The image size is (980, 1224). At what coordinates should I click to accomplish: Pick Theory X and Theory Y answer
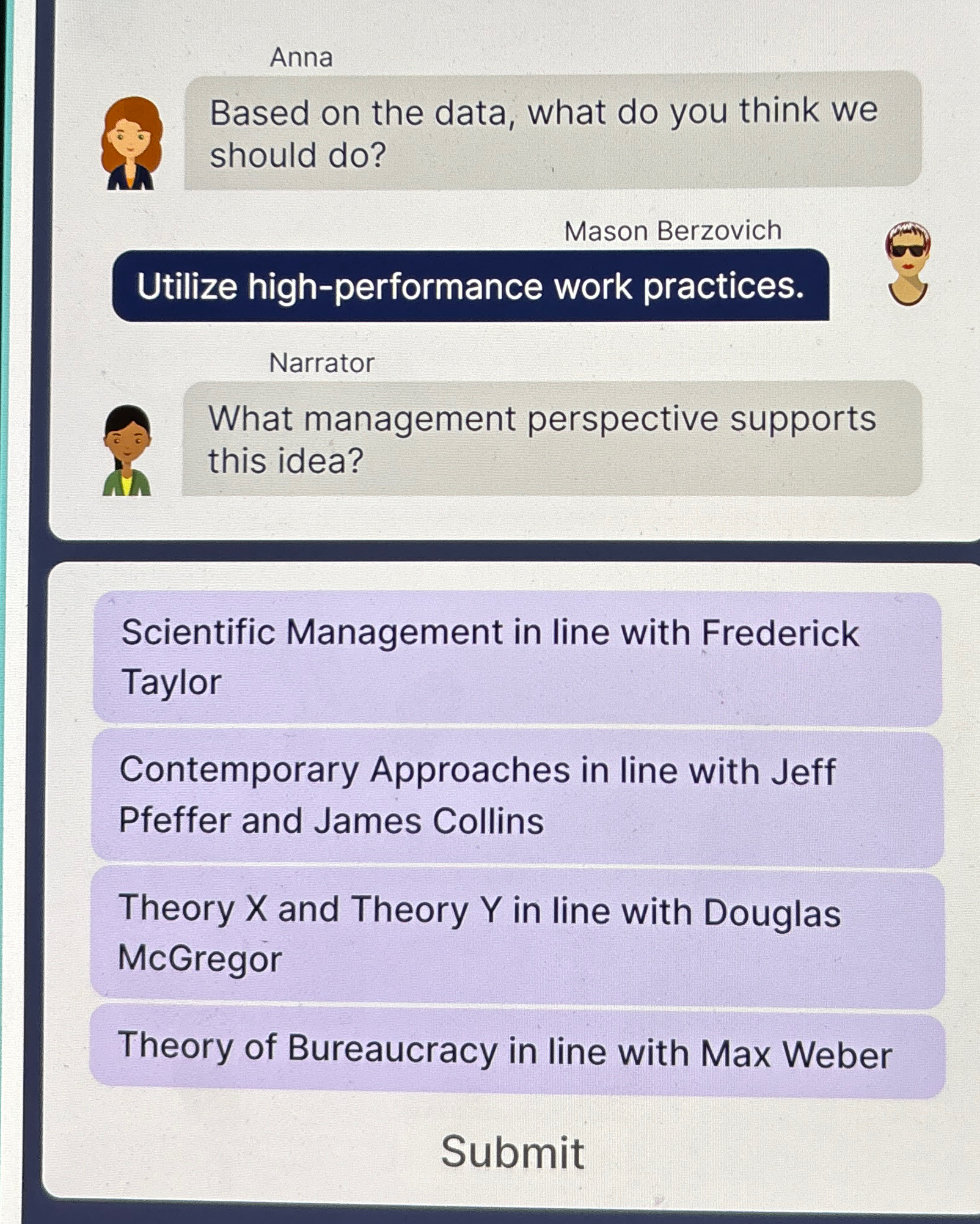coord(516,934)
